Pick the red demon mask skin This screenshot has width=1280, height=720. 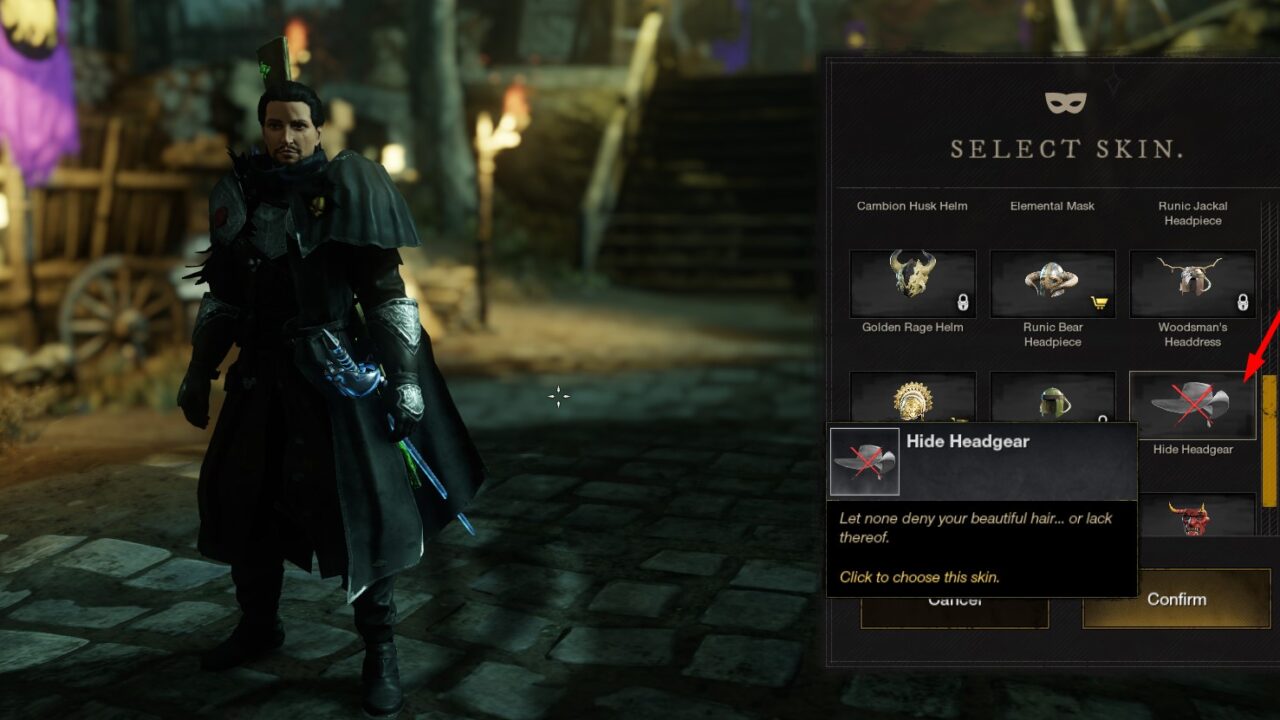[1192, 516]
